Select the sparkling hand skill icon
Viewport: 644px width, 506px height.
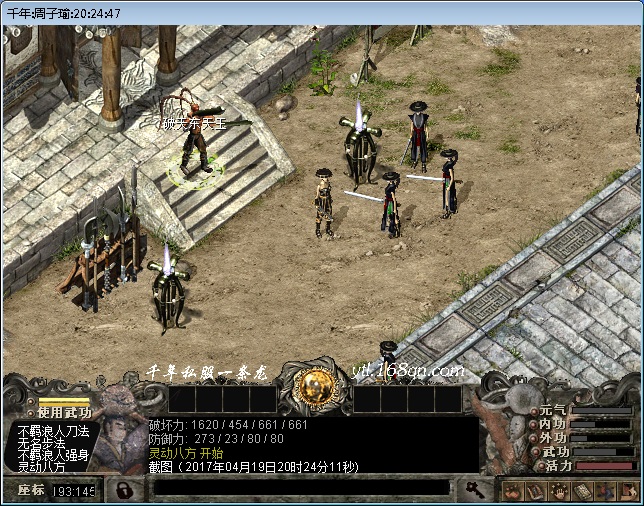point(559,491)
